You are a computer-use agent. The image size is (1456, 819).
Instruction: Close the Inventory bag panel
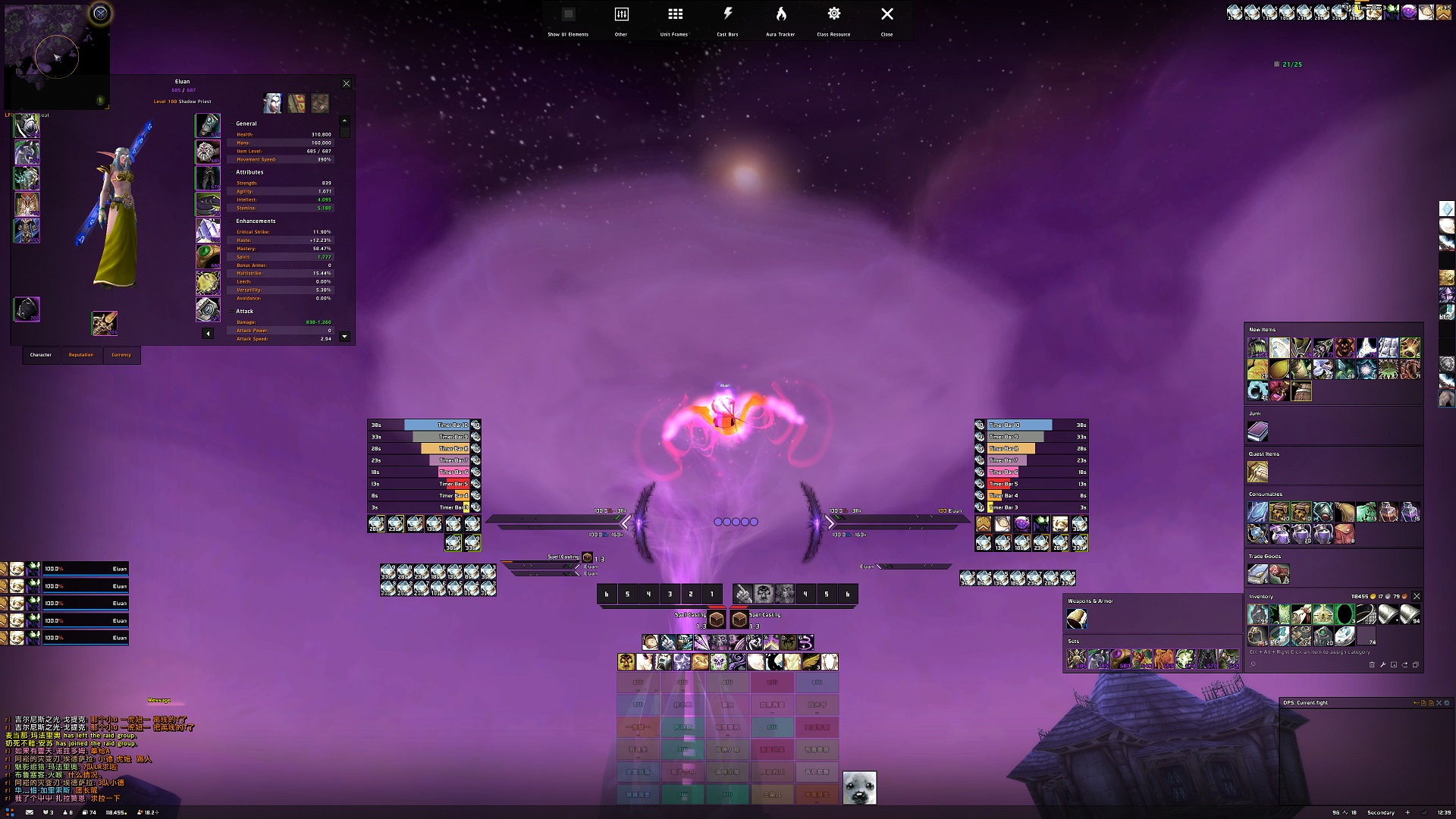(x=1417, y=597)
